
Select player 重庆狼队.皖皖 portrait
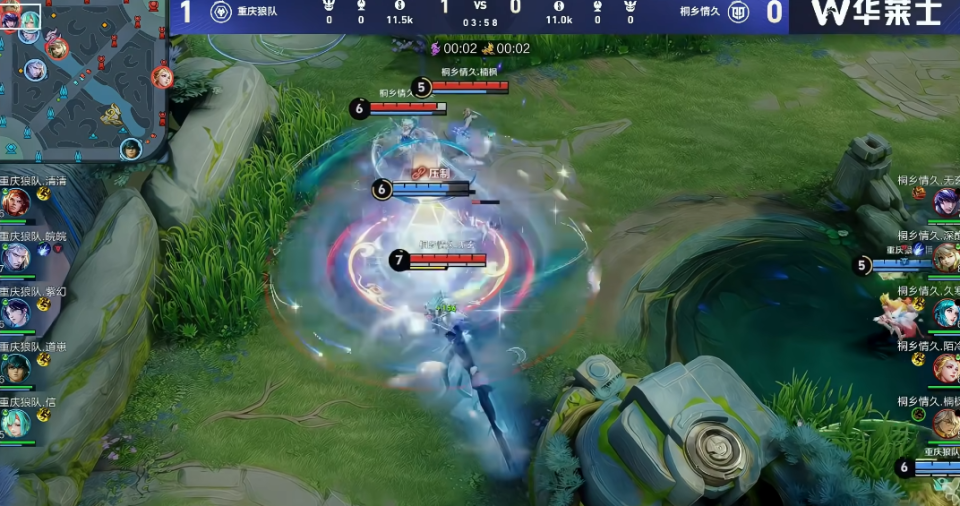point(15,258)
